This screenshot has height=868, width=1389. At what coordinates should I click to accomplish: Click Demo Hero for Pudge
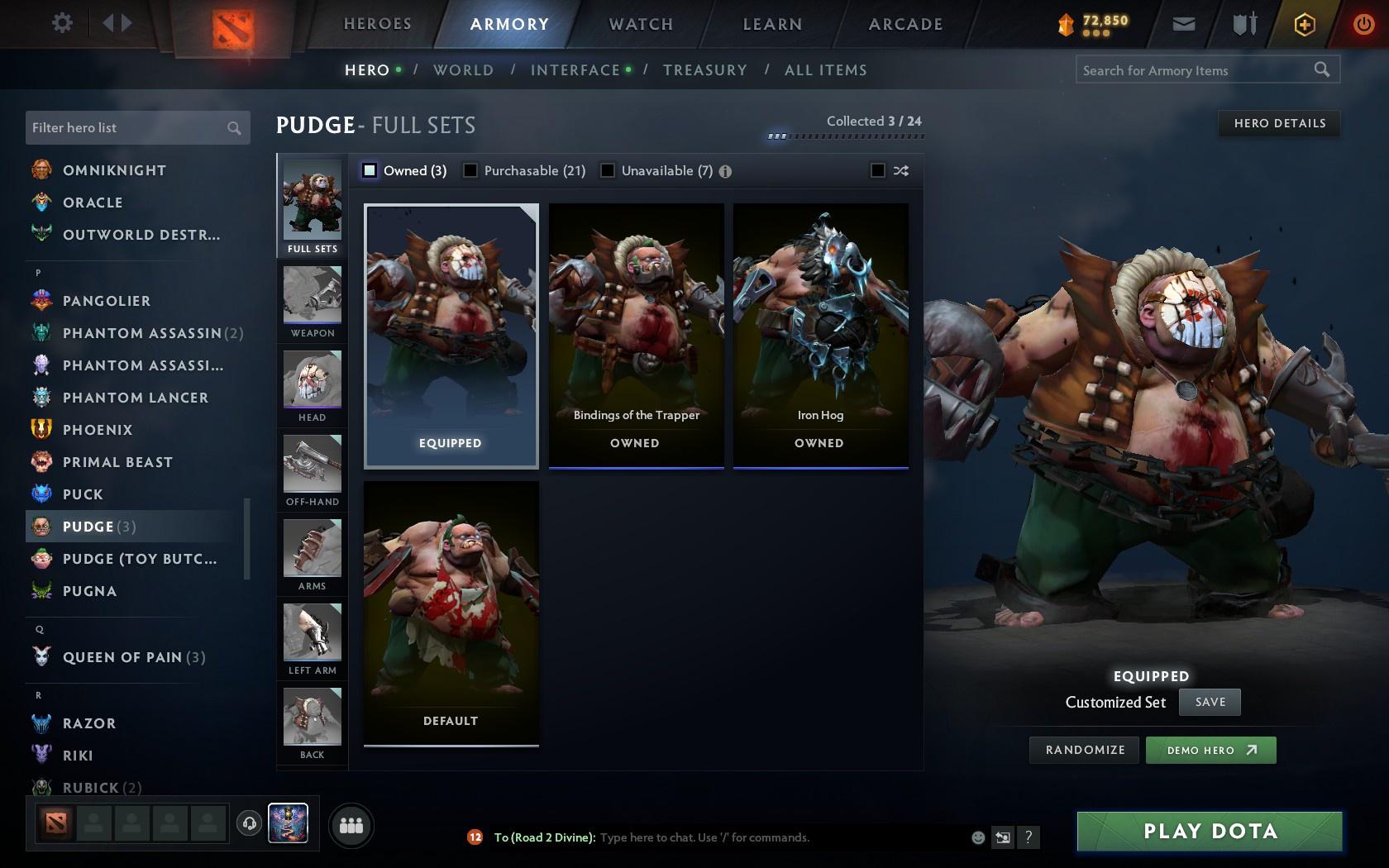tap(1210, 750)
